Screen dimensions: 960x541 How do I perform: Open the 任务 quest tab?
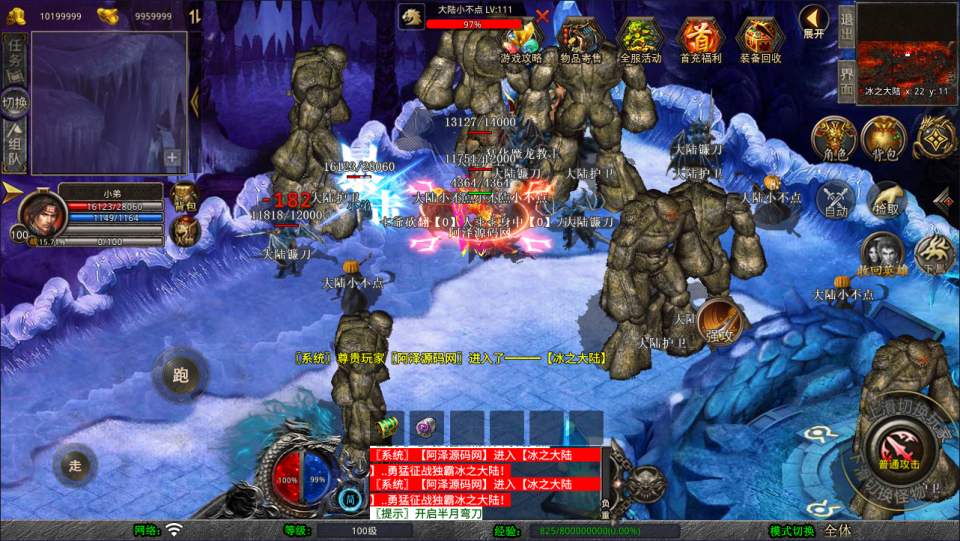(x=14, y=57)
